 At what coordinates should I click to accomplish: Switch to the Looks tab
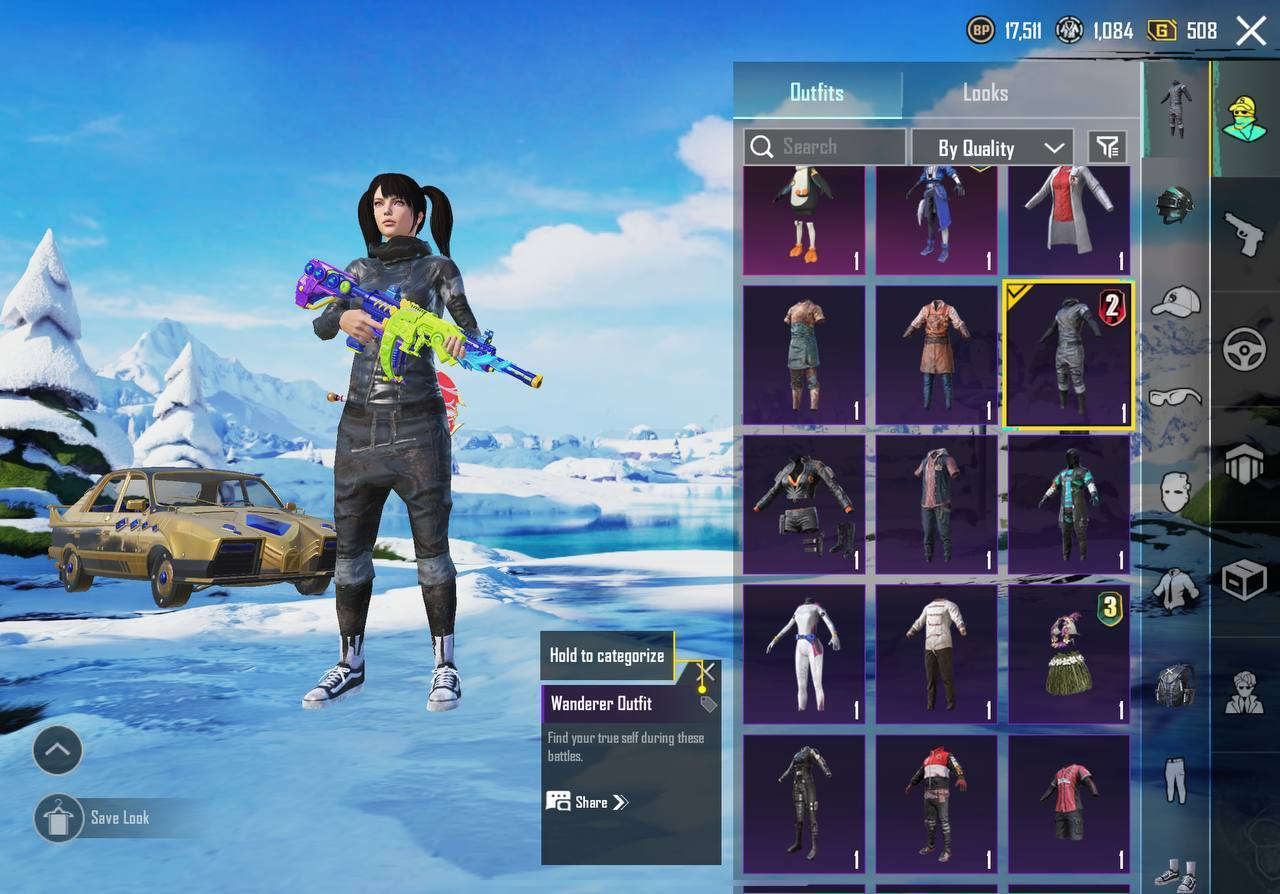click(985, 93)
